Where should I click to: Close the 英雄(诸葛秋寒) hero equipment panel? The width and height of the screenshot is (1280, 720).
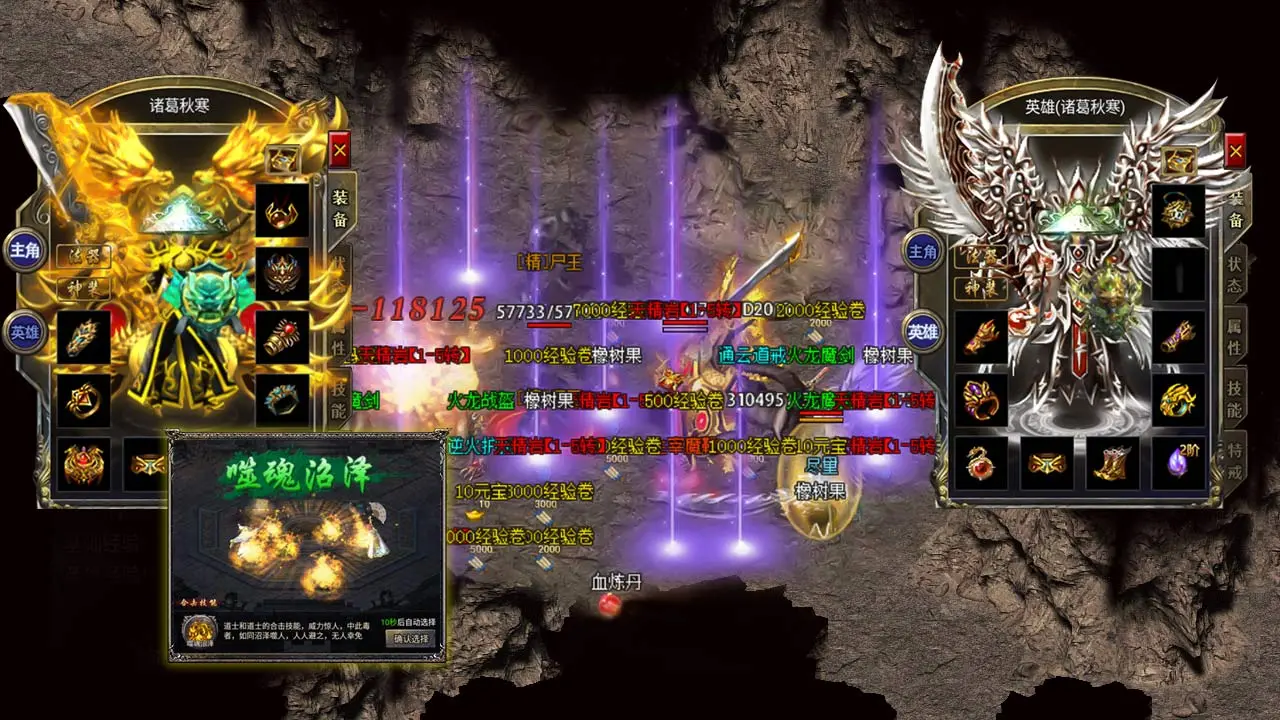pos(1235,150)
